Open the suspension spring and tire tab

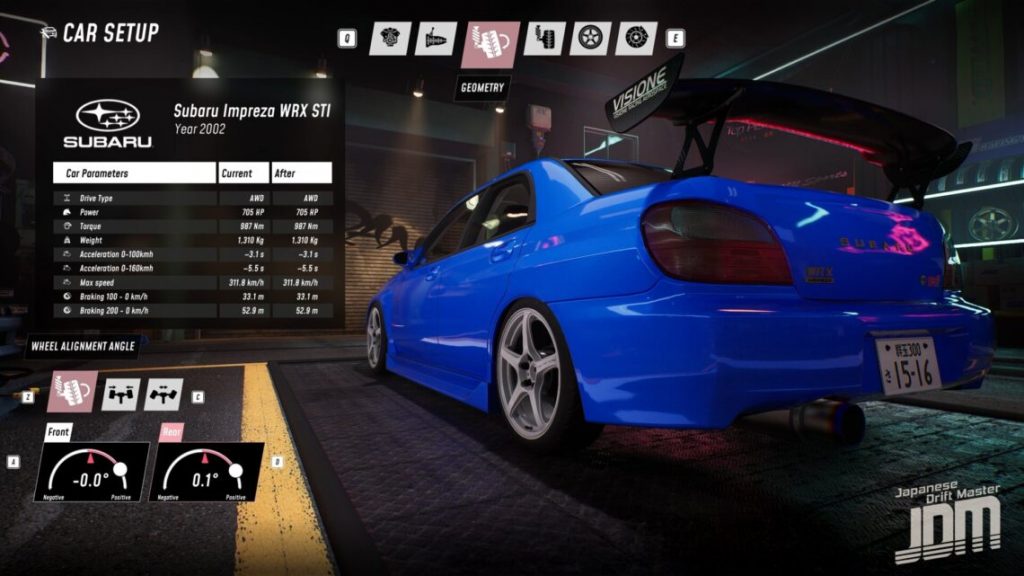pyautogui.click(x=544, y=39)
